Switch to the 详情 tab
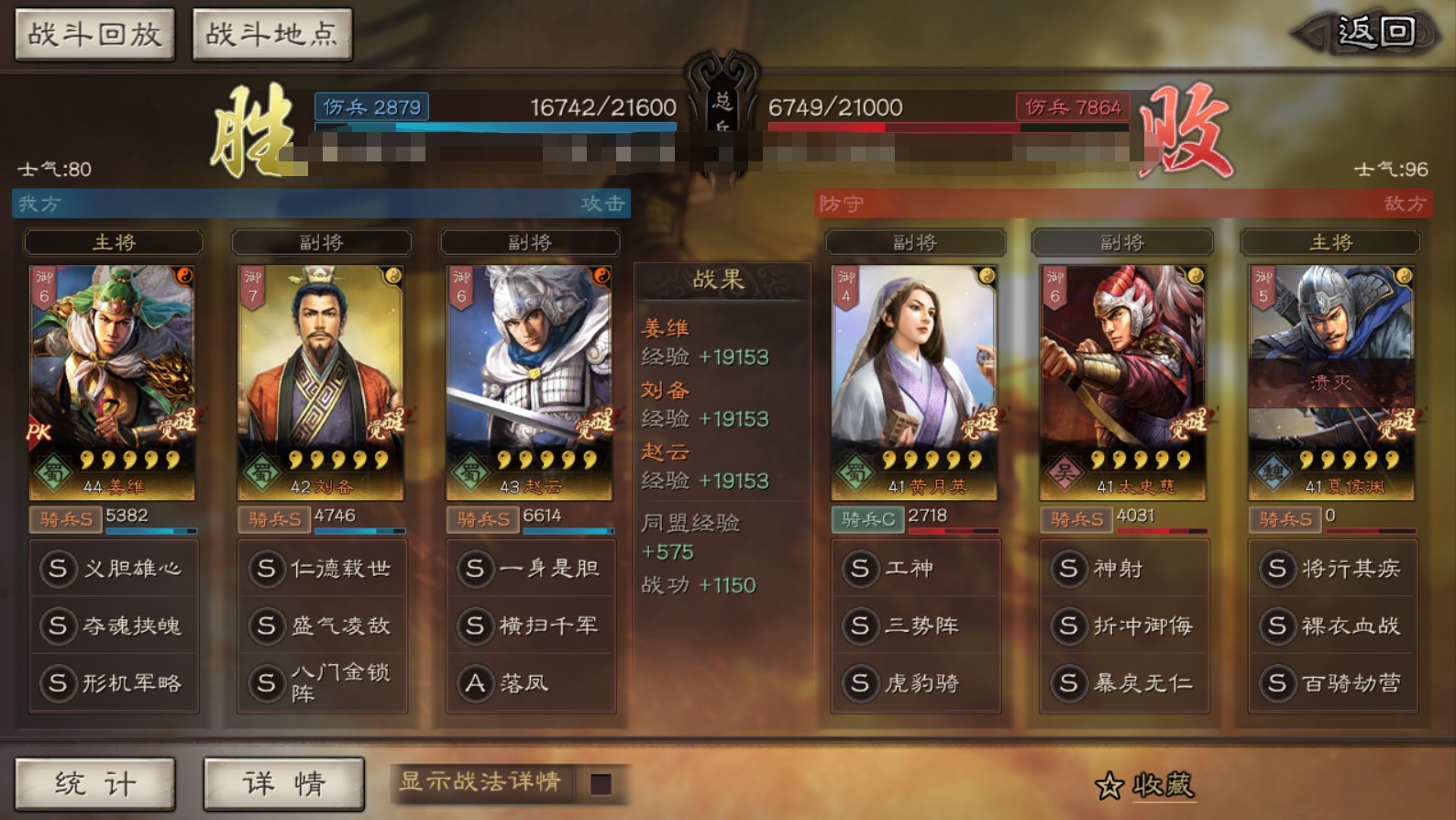Screen dimensions: 1456x820 [283, 784]
